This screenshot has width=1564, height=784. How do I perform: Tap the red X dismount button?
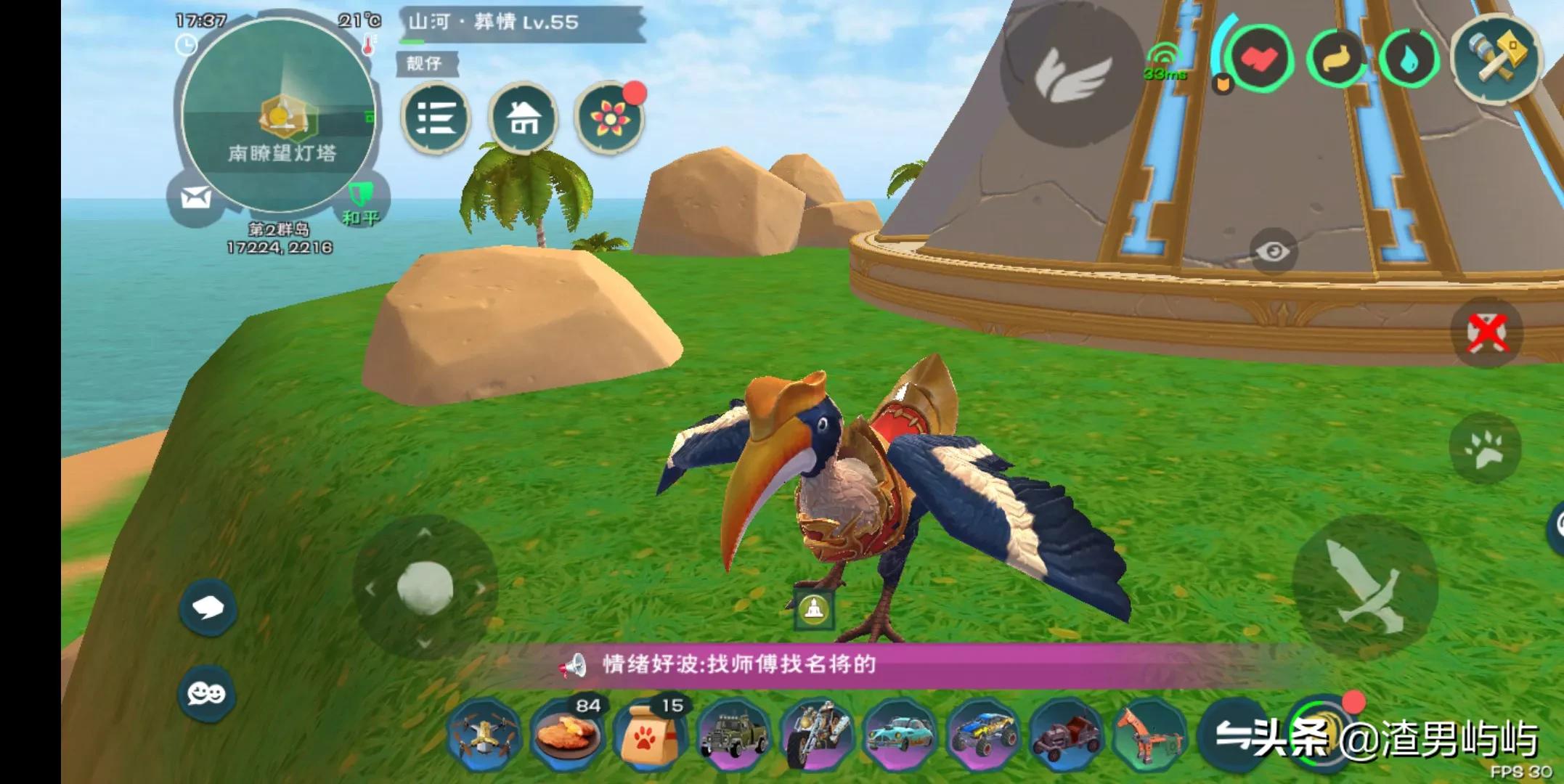1486,332
